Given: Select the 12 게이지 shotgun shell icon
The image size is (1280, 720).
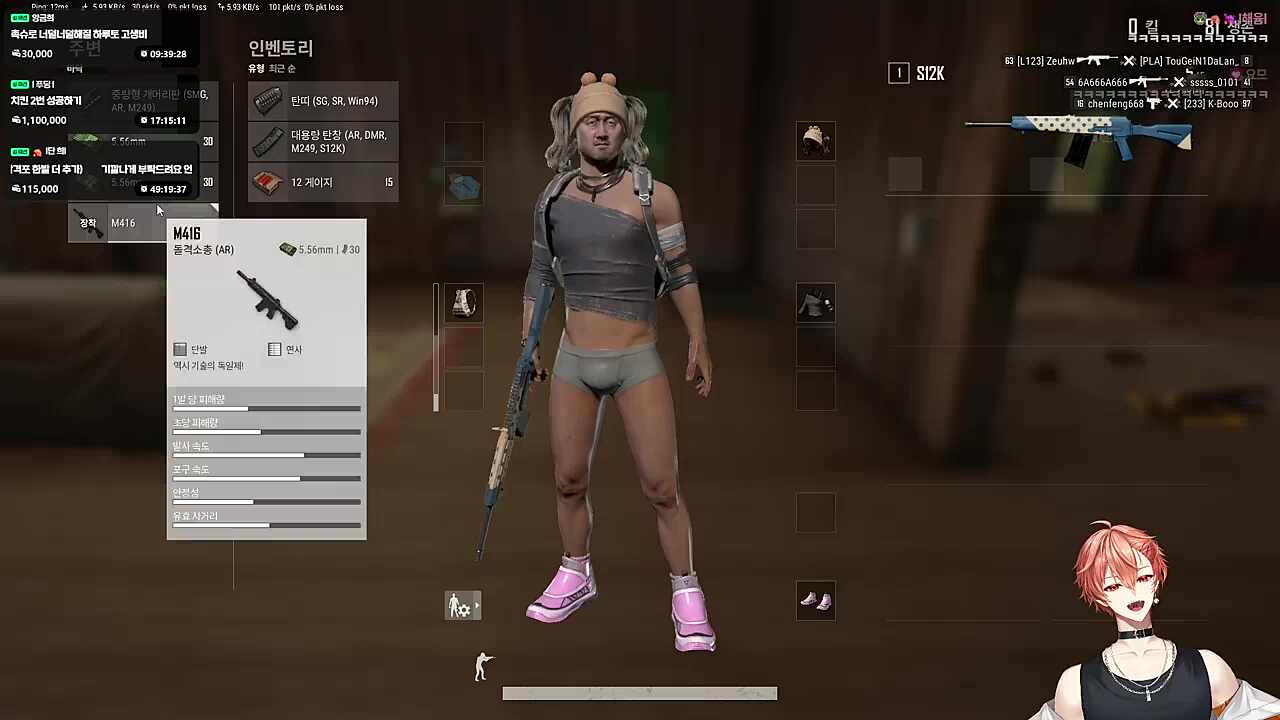Looking at the screenshot, I should (268, 181).
